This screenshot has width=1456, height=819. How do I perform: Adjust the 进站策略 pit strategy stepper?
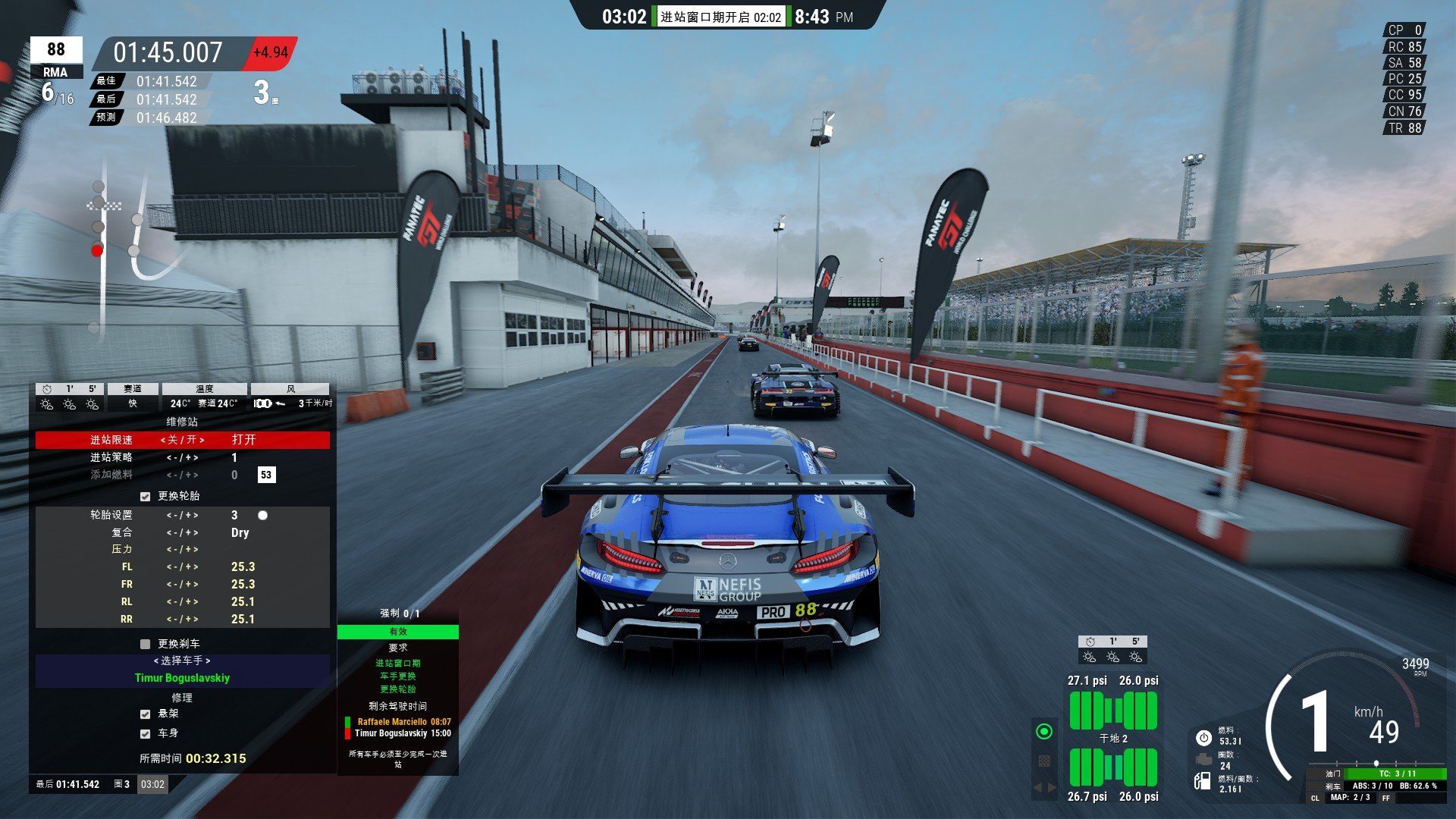182,458
